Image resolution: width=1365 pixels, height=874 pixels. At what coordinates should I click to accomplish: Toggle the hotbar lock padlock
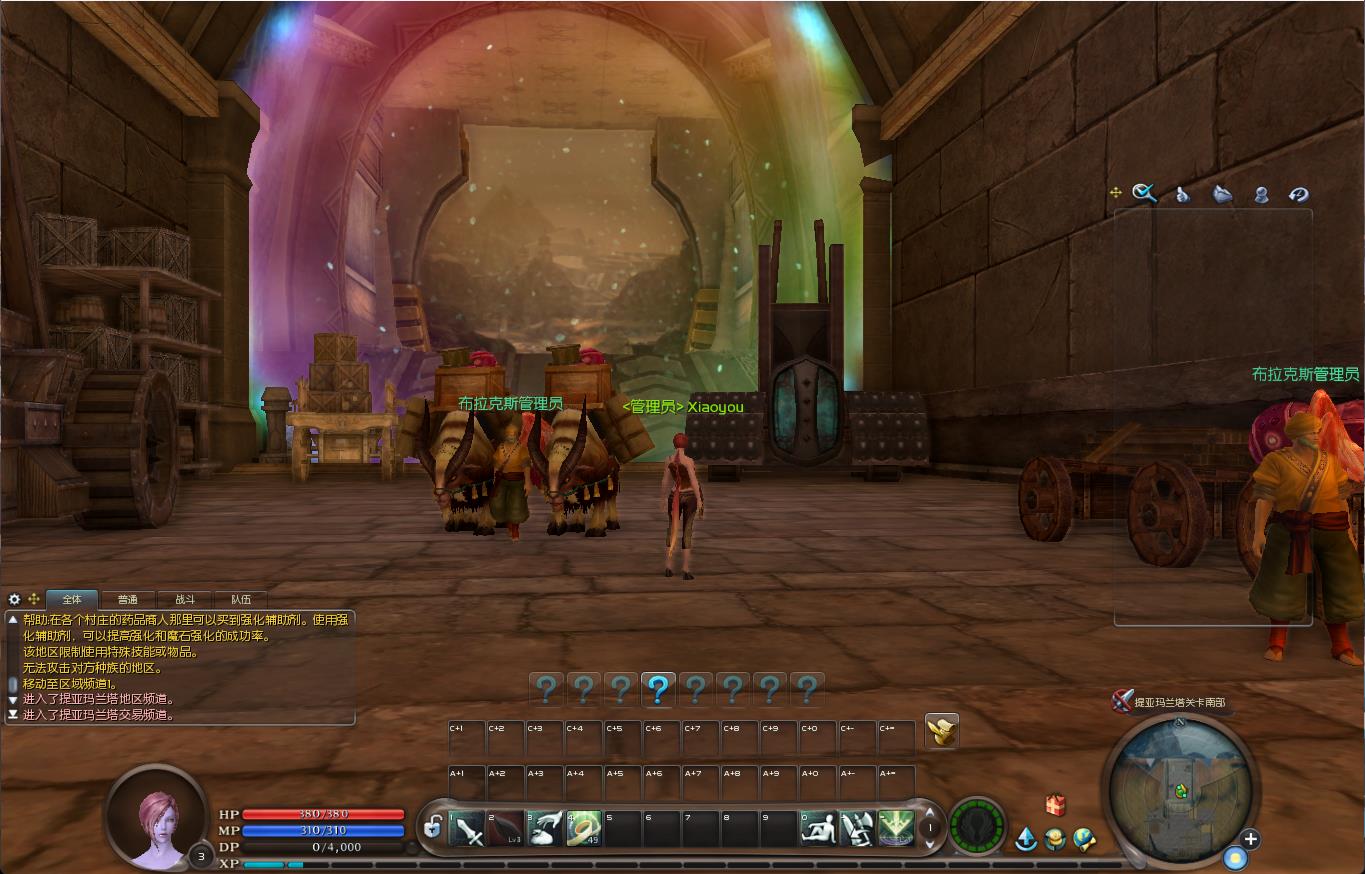[433, 827]
